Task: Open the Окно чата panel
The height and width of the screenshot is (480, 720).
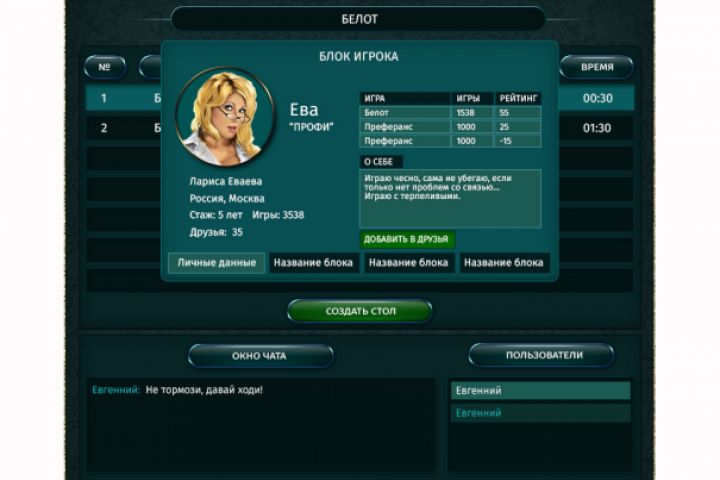Action: [x=260, y=356]
